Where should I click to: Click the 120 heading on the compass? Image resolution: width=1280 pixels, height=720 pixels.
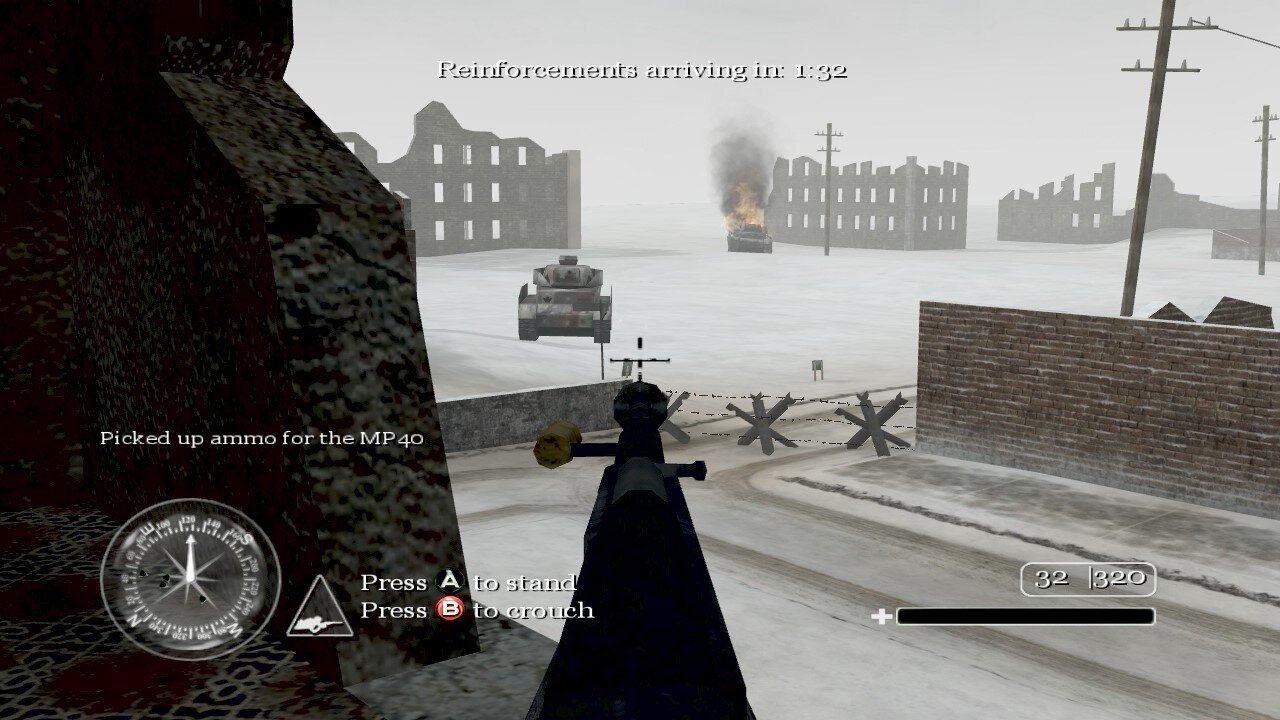[189, 519]
